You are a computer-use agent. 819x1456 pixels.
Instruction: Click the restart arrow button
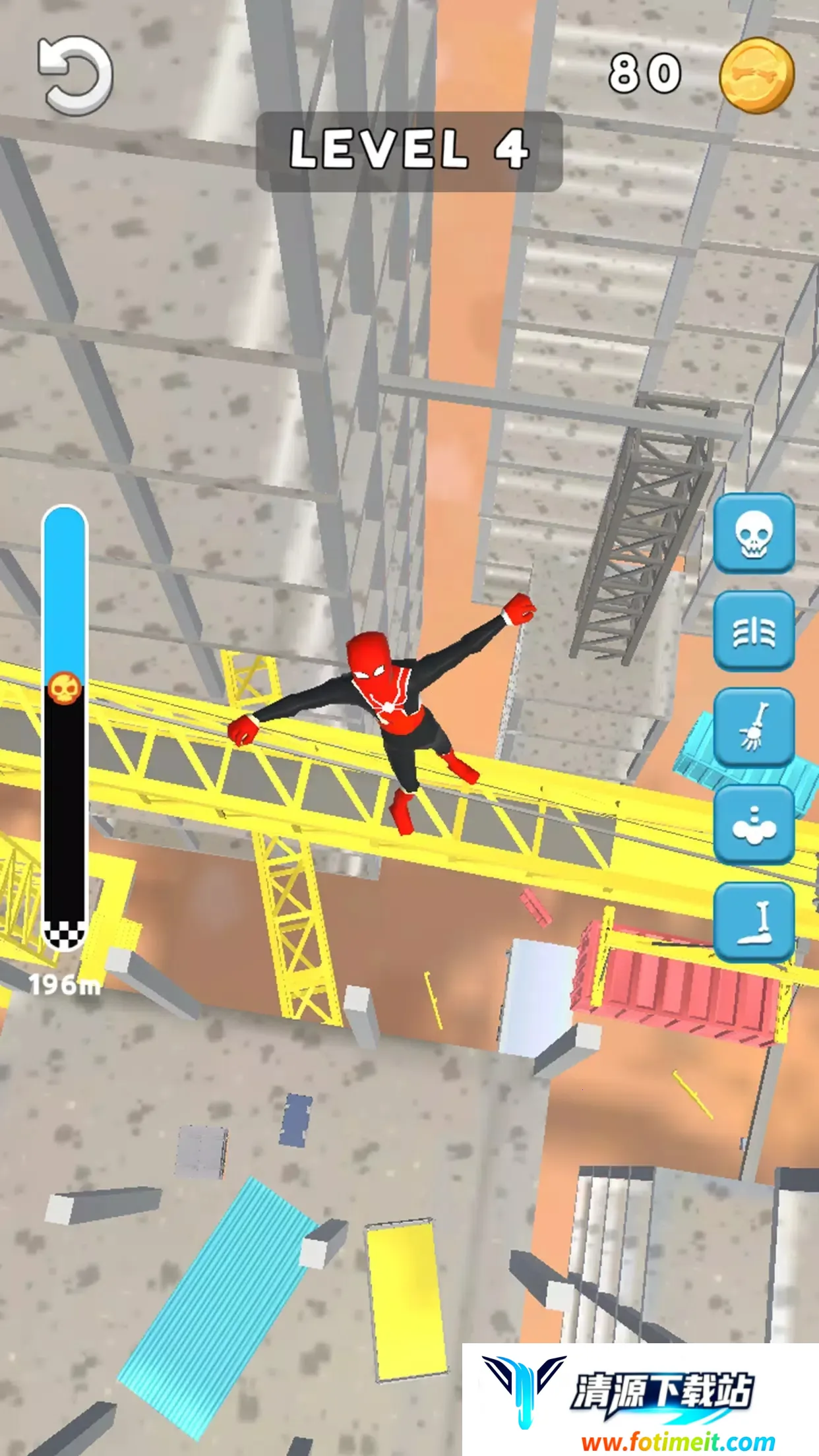click(x=76, y=76)
